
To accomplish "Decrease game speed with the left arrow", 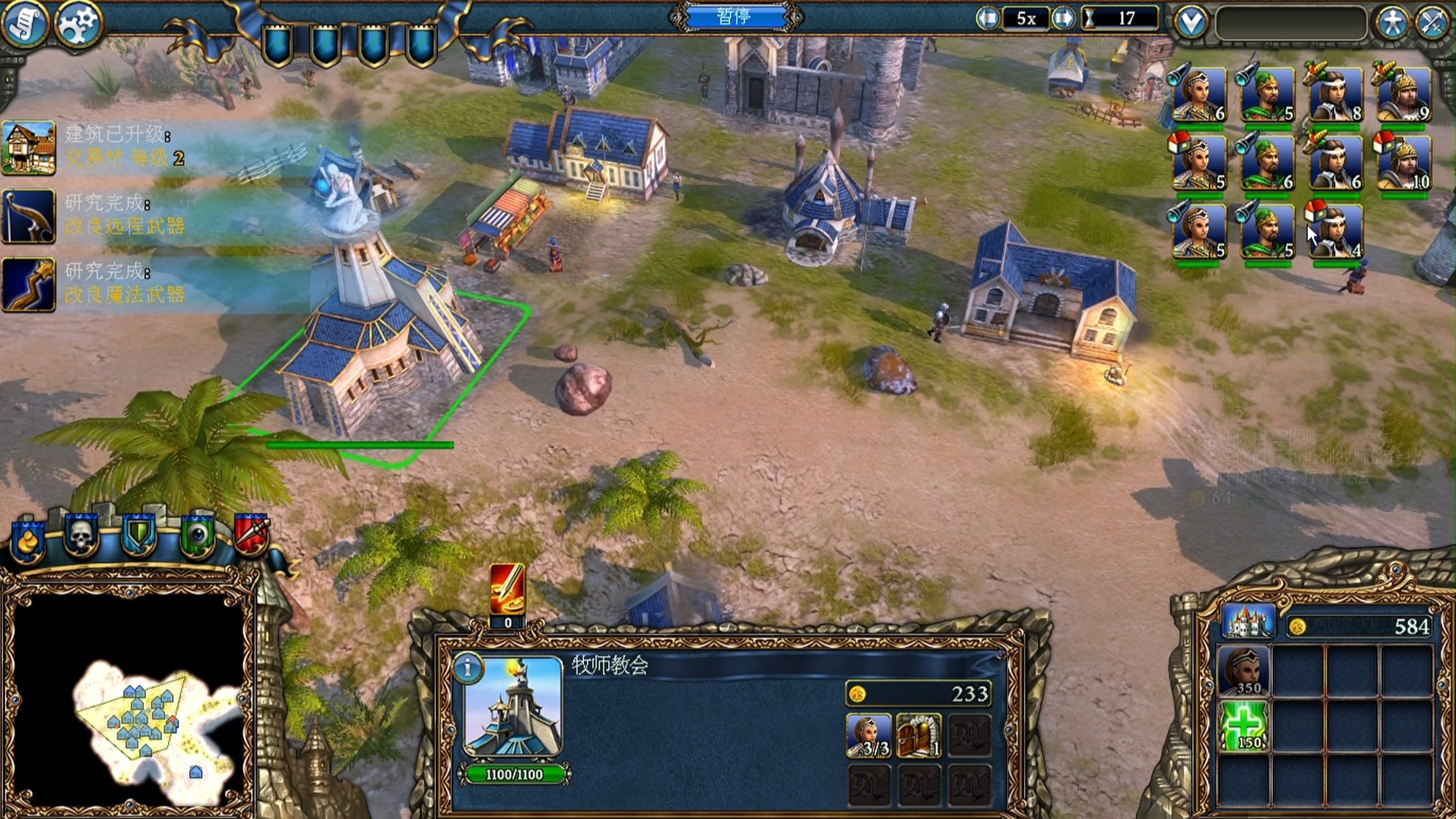I will 988,18.
